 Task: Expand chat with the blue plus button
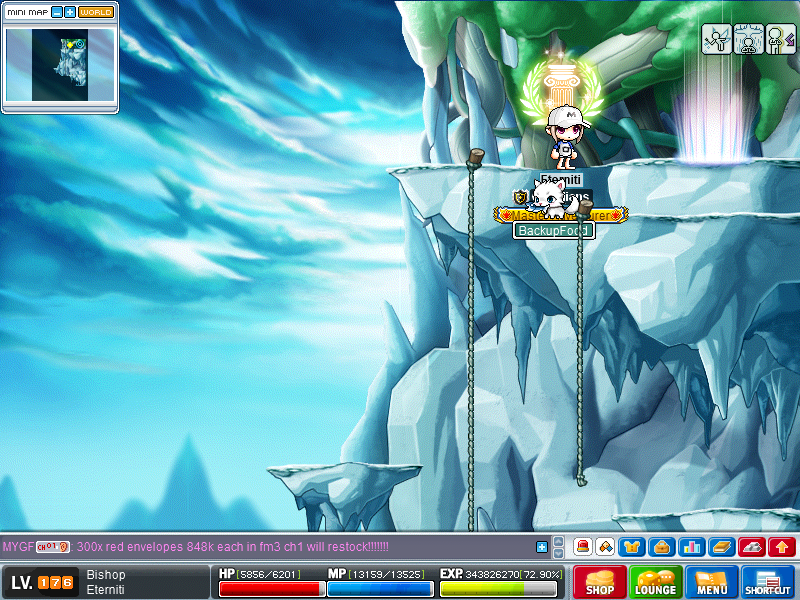click(542, 547)
